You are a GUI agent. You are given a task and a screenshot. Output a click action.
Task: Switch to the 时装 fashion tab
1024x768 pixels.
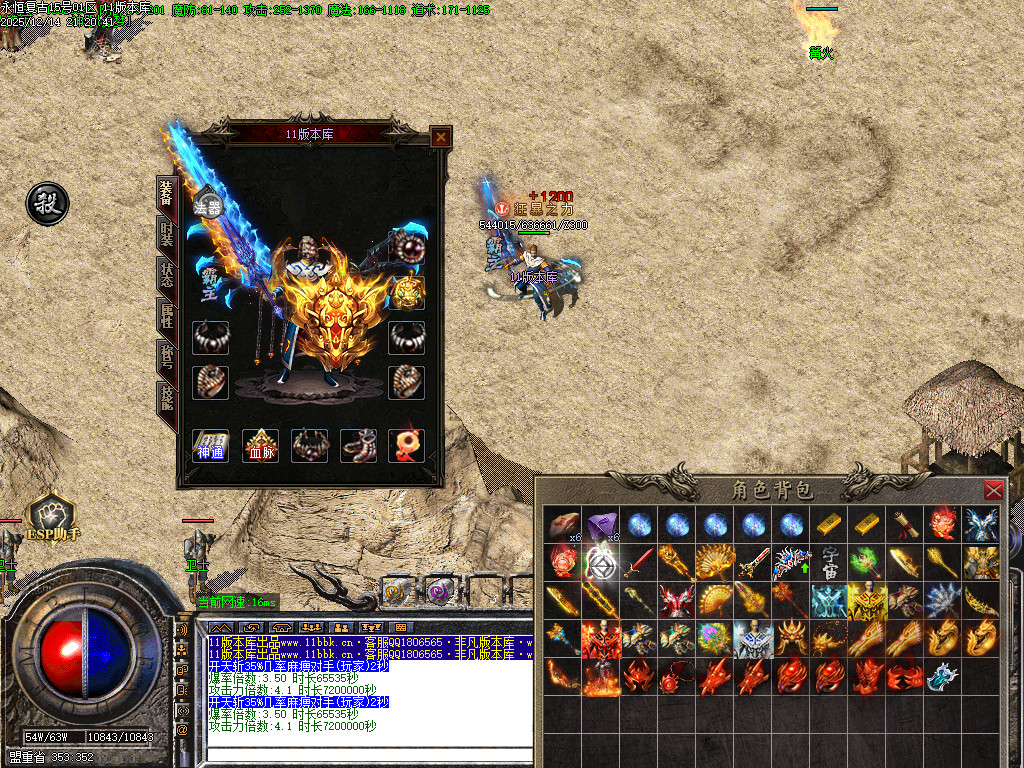(167, 235)
